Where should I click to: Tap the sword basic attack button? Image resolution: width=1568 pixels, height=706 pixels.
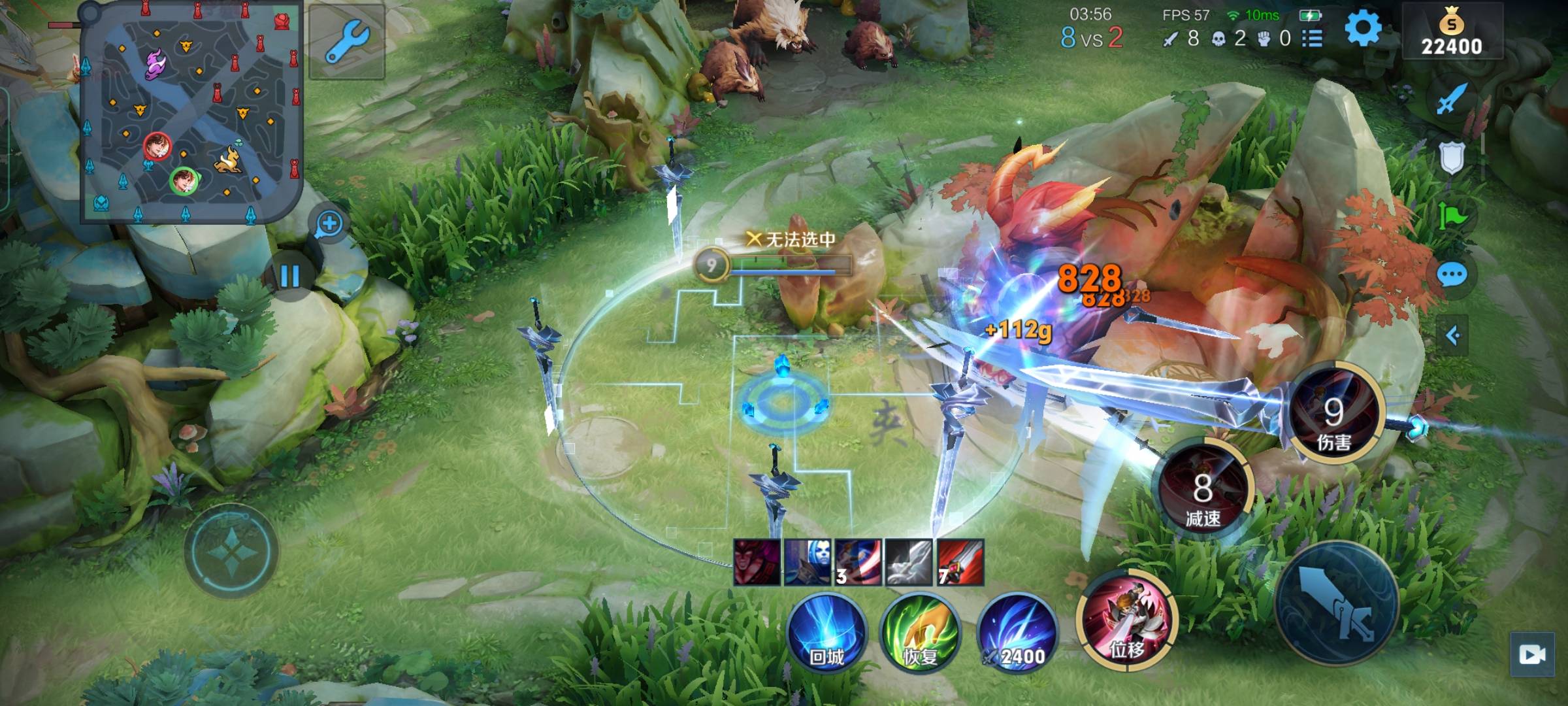1336,603
